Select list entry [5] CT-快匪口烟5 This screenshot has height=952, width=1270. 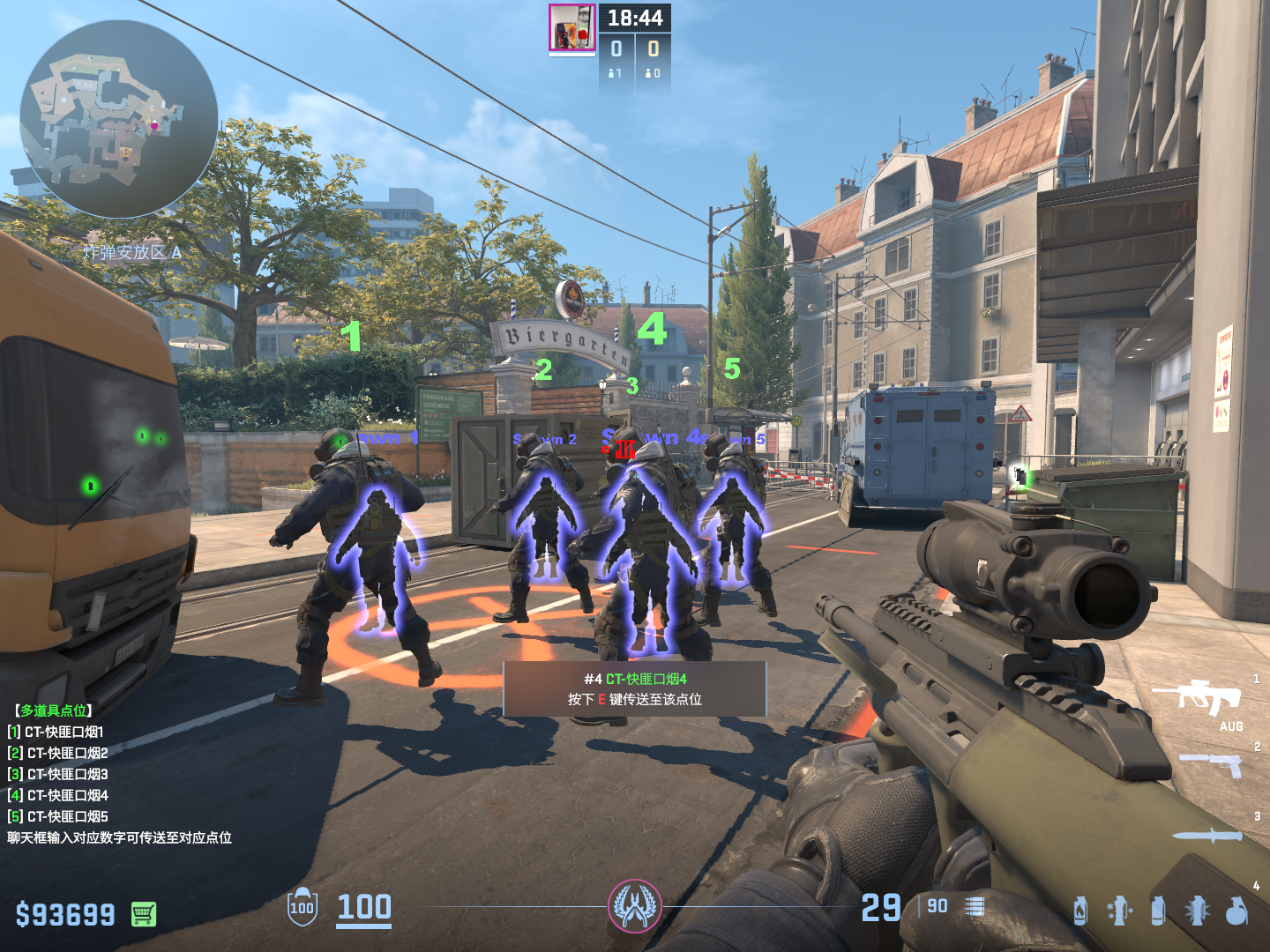click(x=58, y=816)
